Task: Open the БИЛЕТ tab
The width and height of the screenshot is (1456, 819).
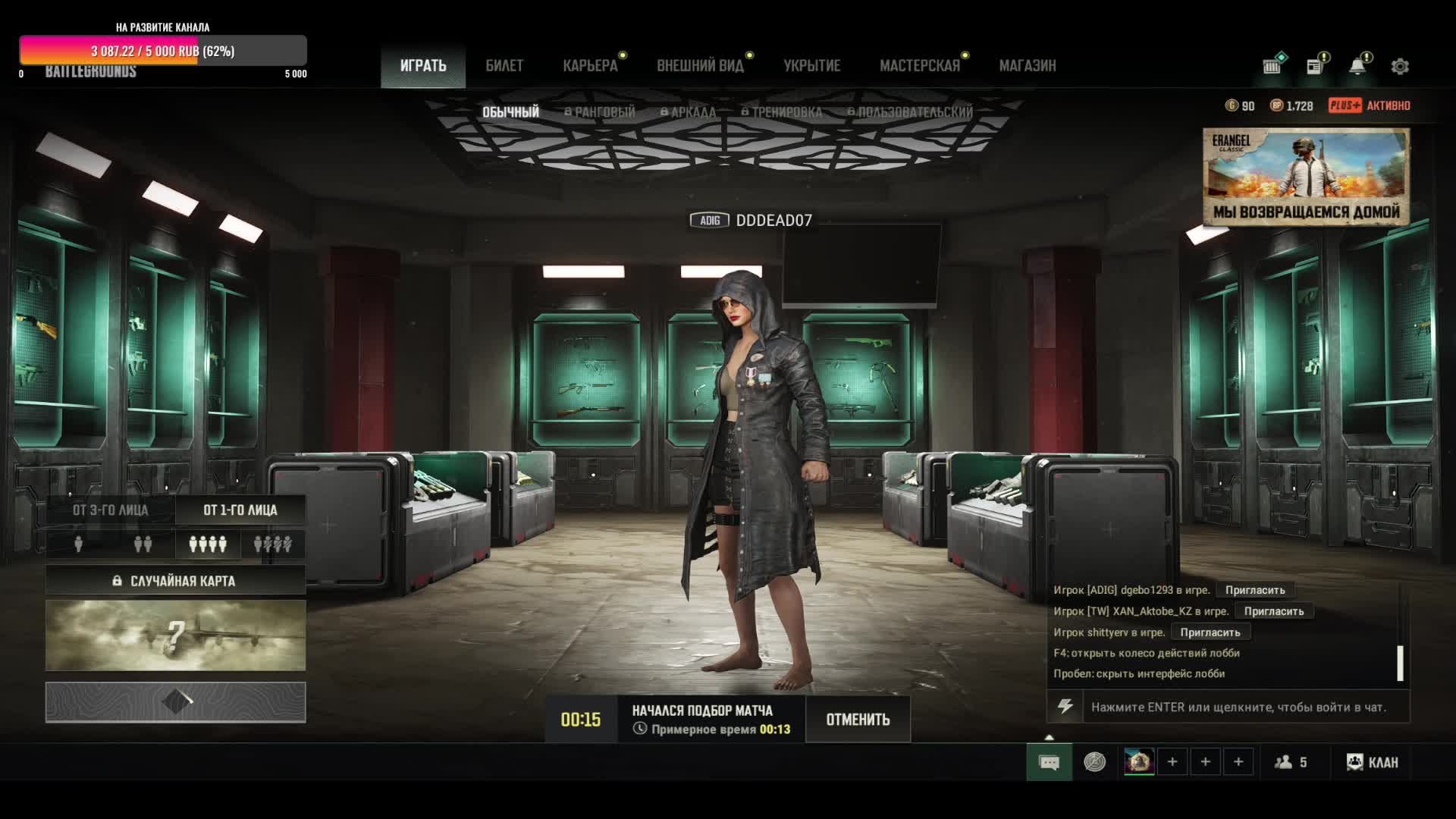Action: [504, 66]
